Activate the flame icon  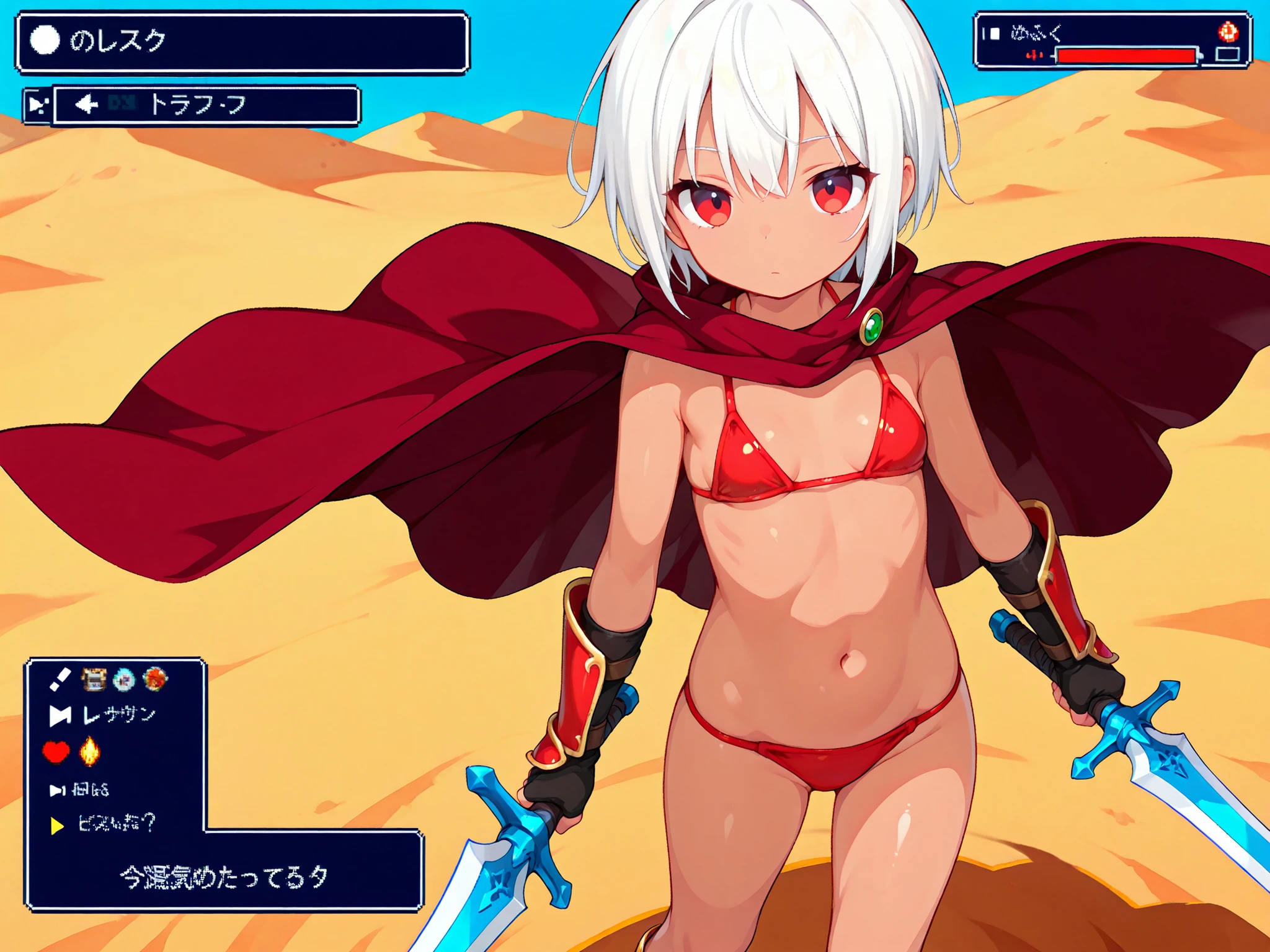[x=89, y=751]
